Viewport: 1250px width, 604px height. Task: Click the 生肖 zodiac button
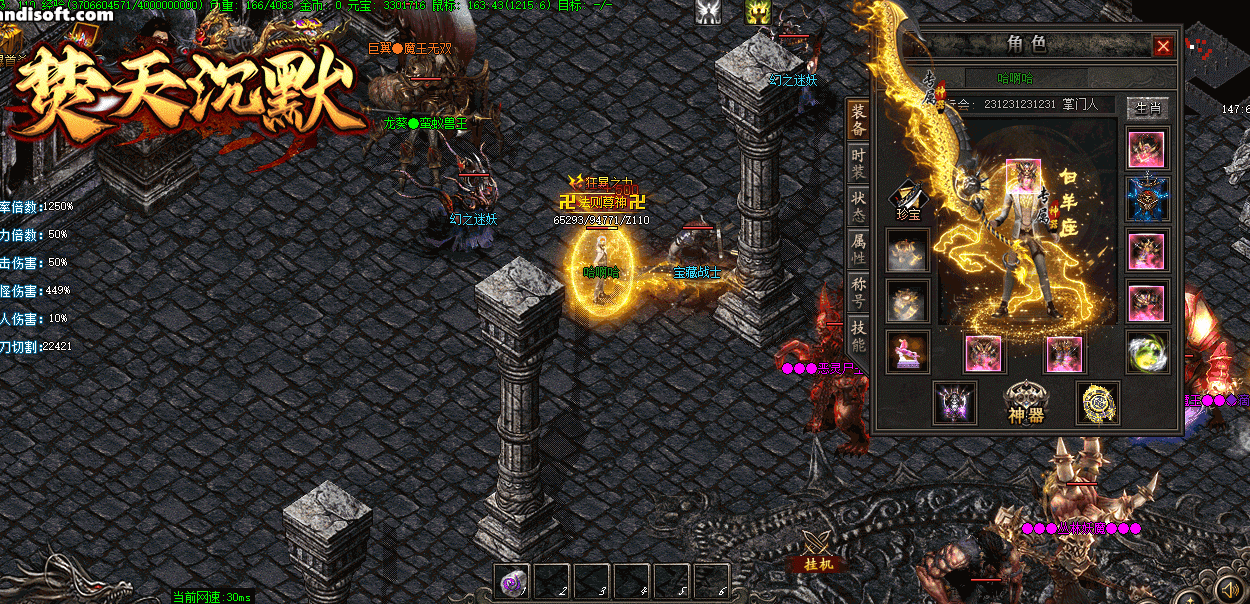point(1146,107)
